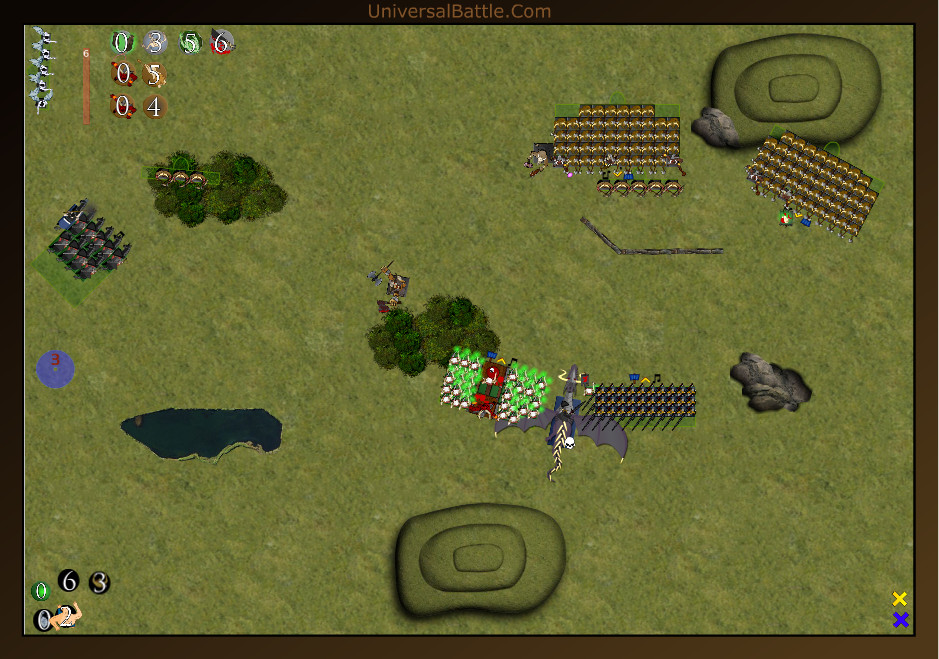This screenshot has width=939, height=659.
Task: Click the black 3 counter with gold horns
Action: pyautogui.click(x=99, y=583)
